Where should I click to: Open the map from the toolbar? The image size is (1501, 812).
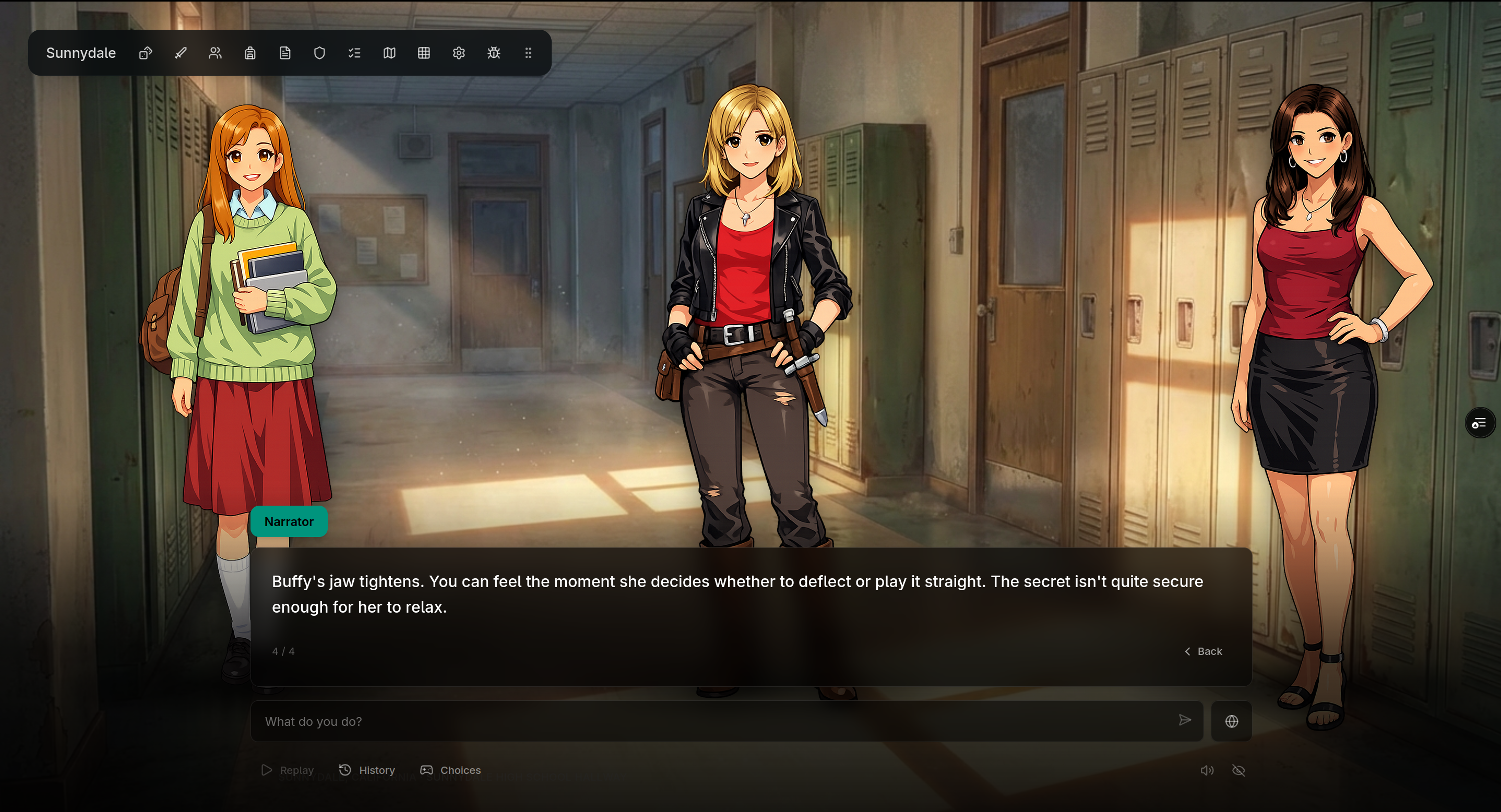(389, 53)
